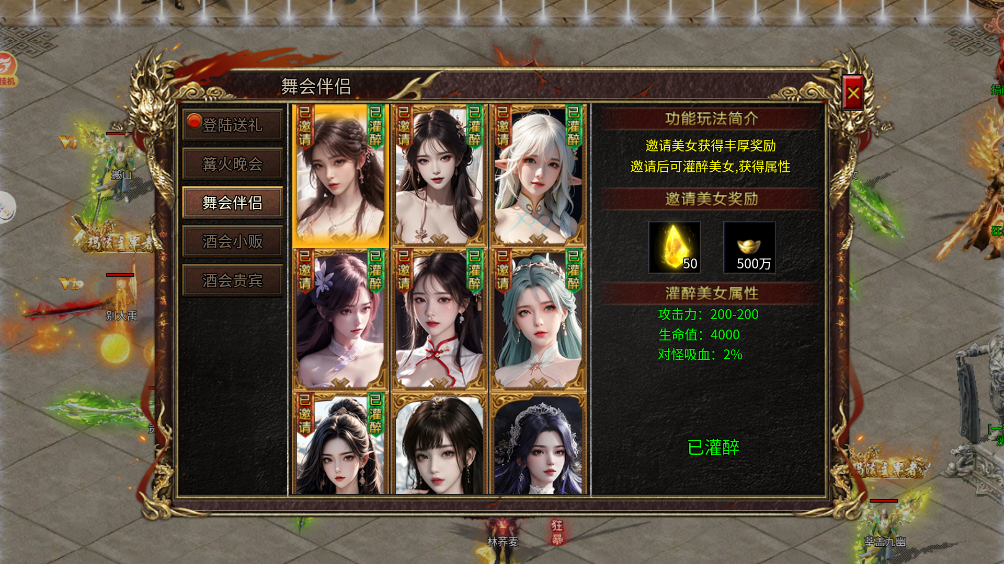Select the 舞会伴侣 tab
Screen dimensions: 1004x564
click(x=232, y=202)
